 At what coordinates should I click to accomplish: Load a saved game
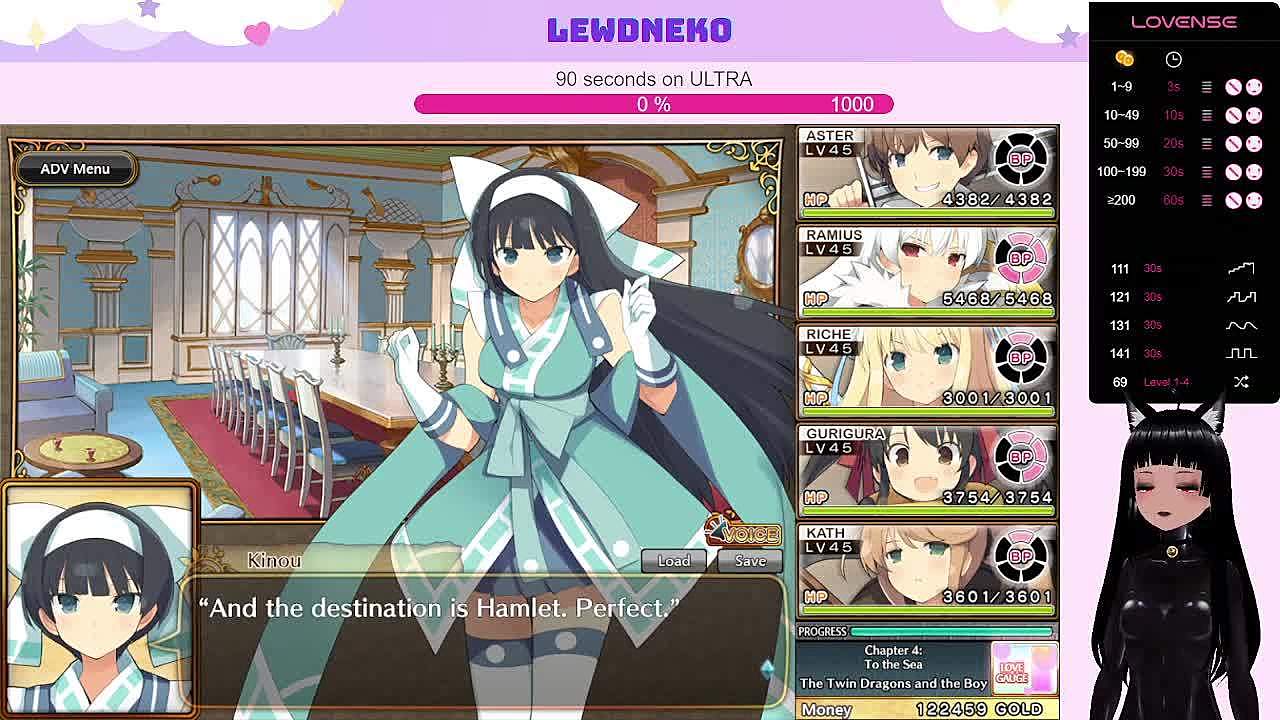coord(673,561)
